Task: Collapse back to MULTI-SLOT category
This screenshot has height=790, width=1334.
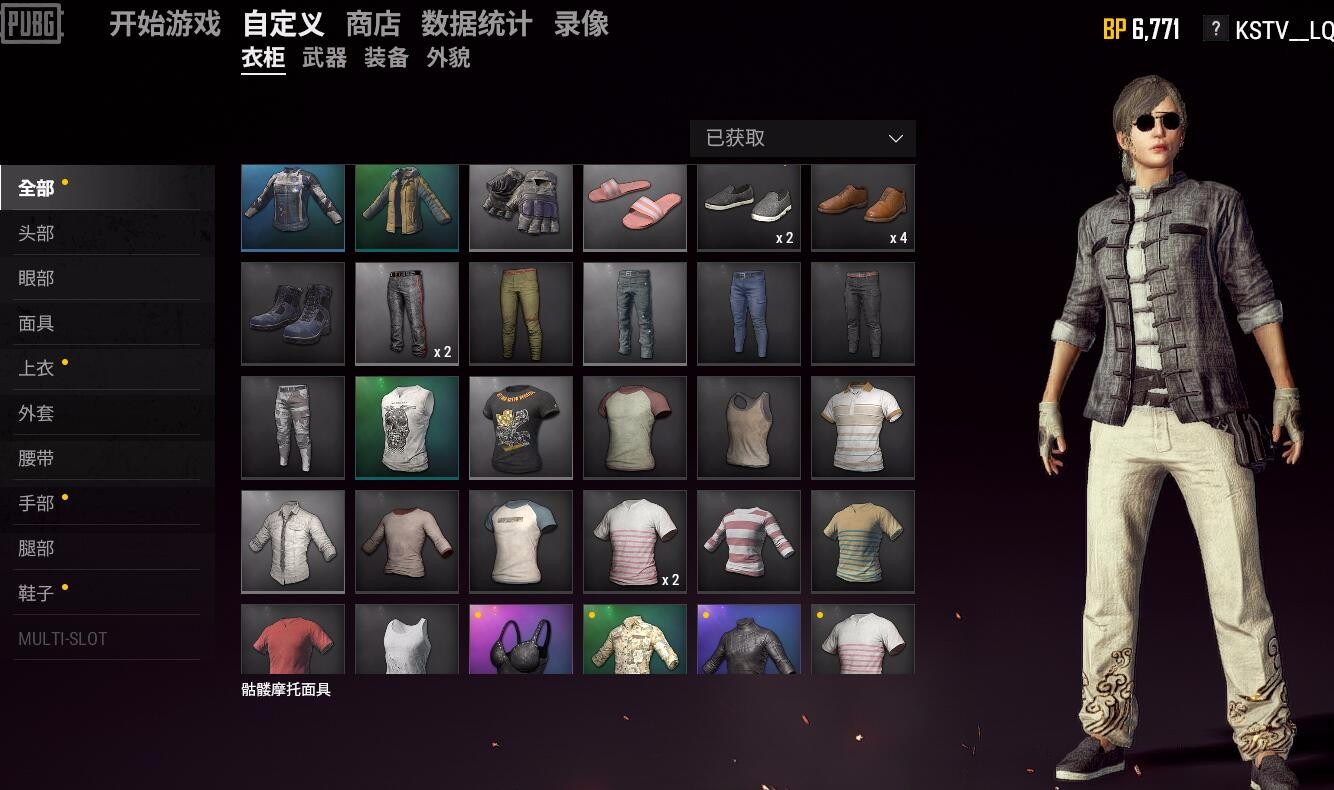Action: [x=63, y=638]
